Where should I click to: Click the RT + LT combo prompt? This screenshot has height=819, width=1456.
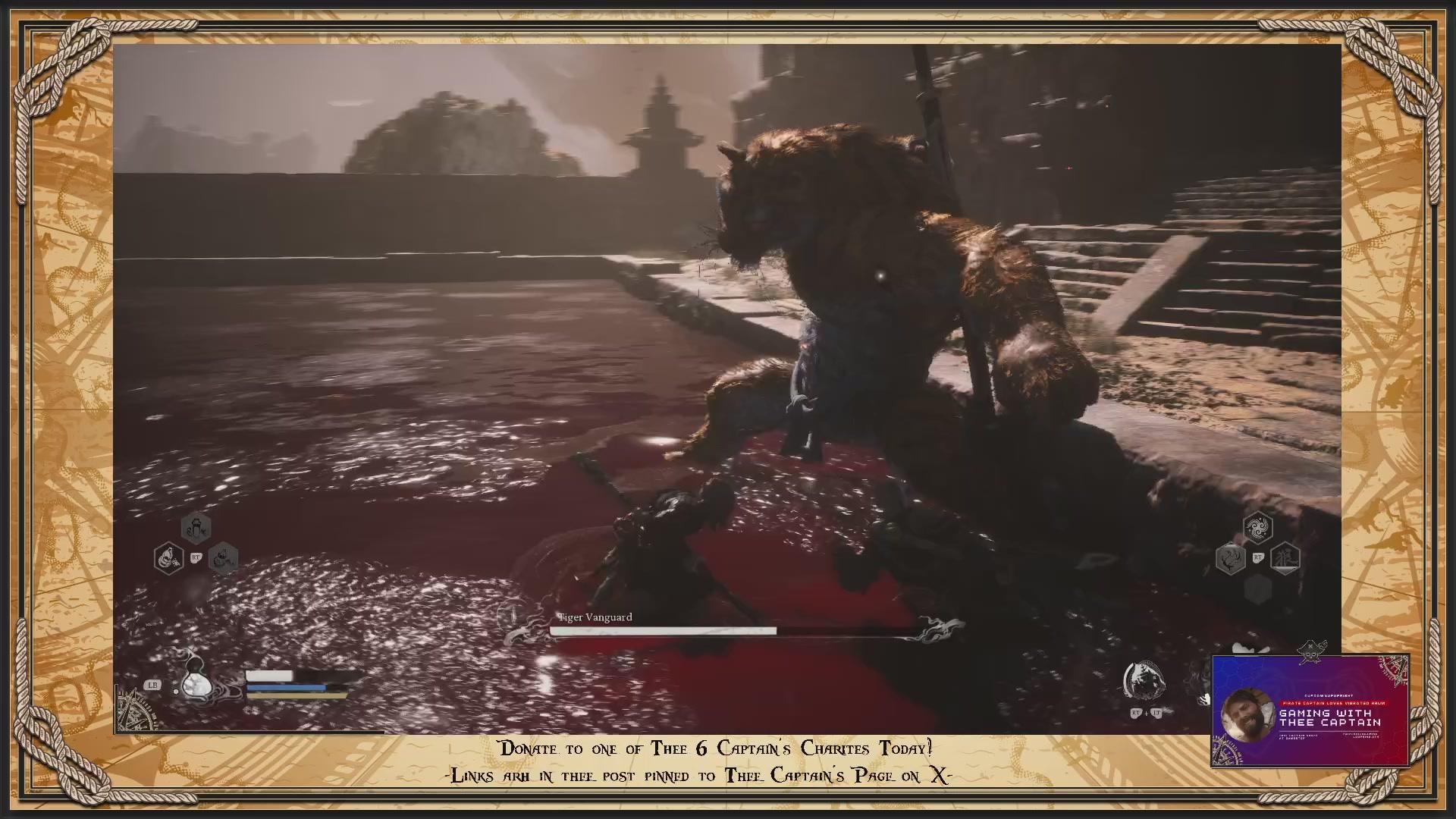pos(1147,713)
